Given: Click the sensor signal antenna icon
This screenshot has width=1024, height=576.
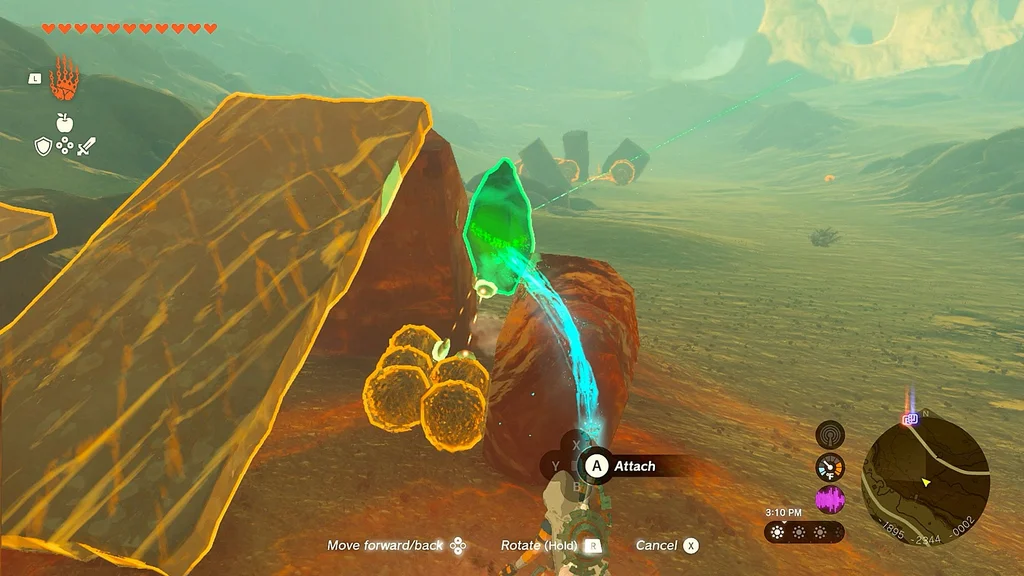Looking at the screenshot, I should click(830, 435).
